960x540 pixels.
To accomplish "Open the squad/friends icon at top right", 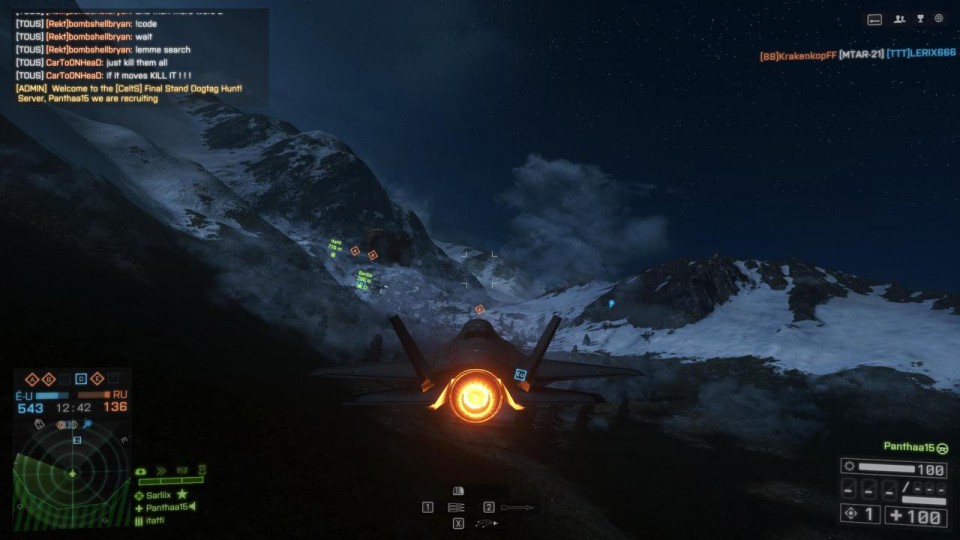I will coord(899,19).
